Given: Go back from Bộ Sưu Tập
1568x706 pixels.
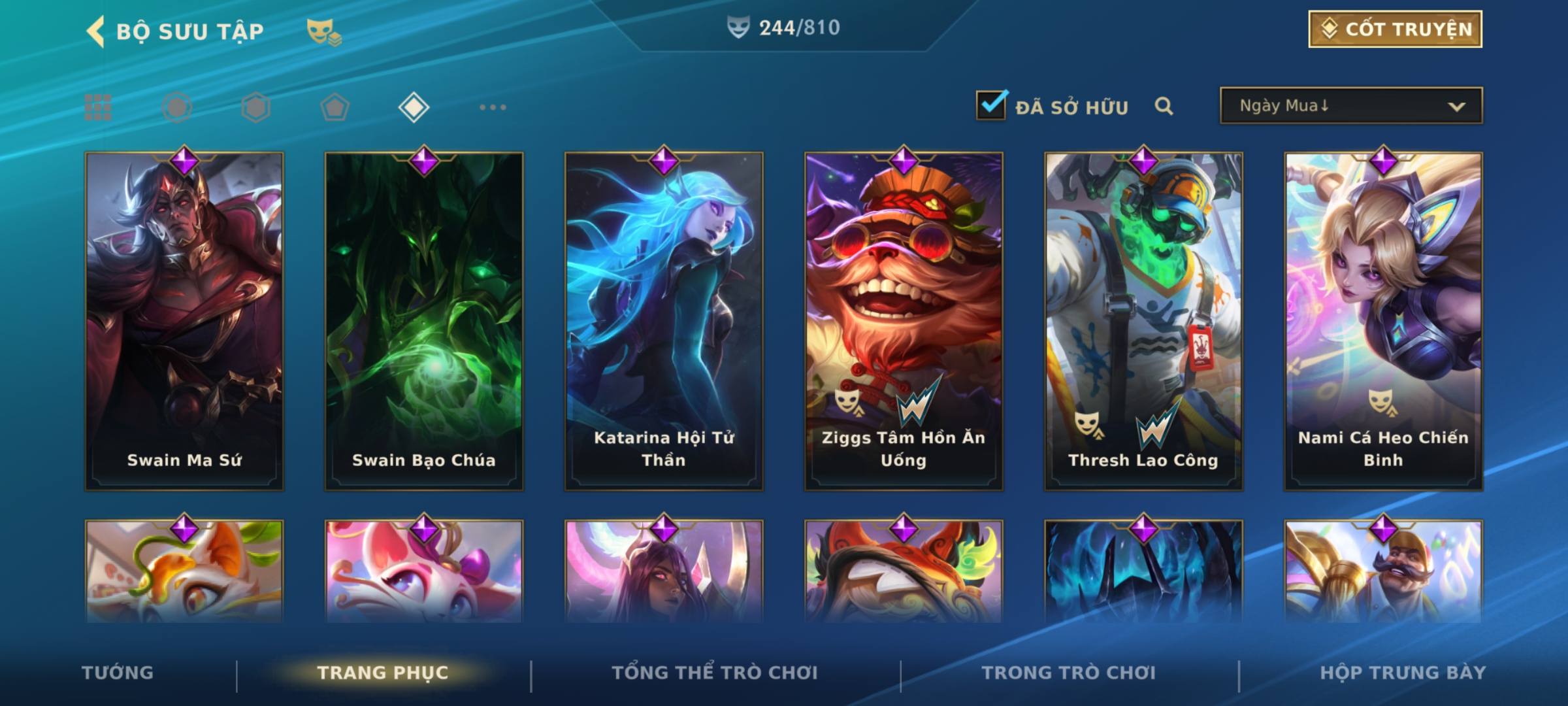Looking at the screenshot, I should pyautogui.click(x=96, y=31).
